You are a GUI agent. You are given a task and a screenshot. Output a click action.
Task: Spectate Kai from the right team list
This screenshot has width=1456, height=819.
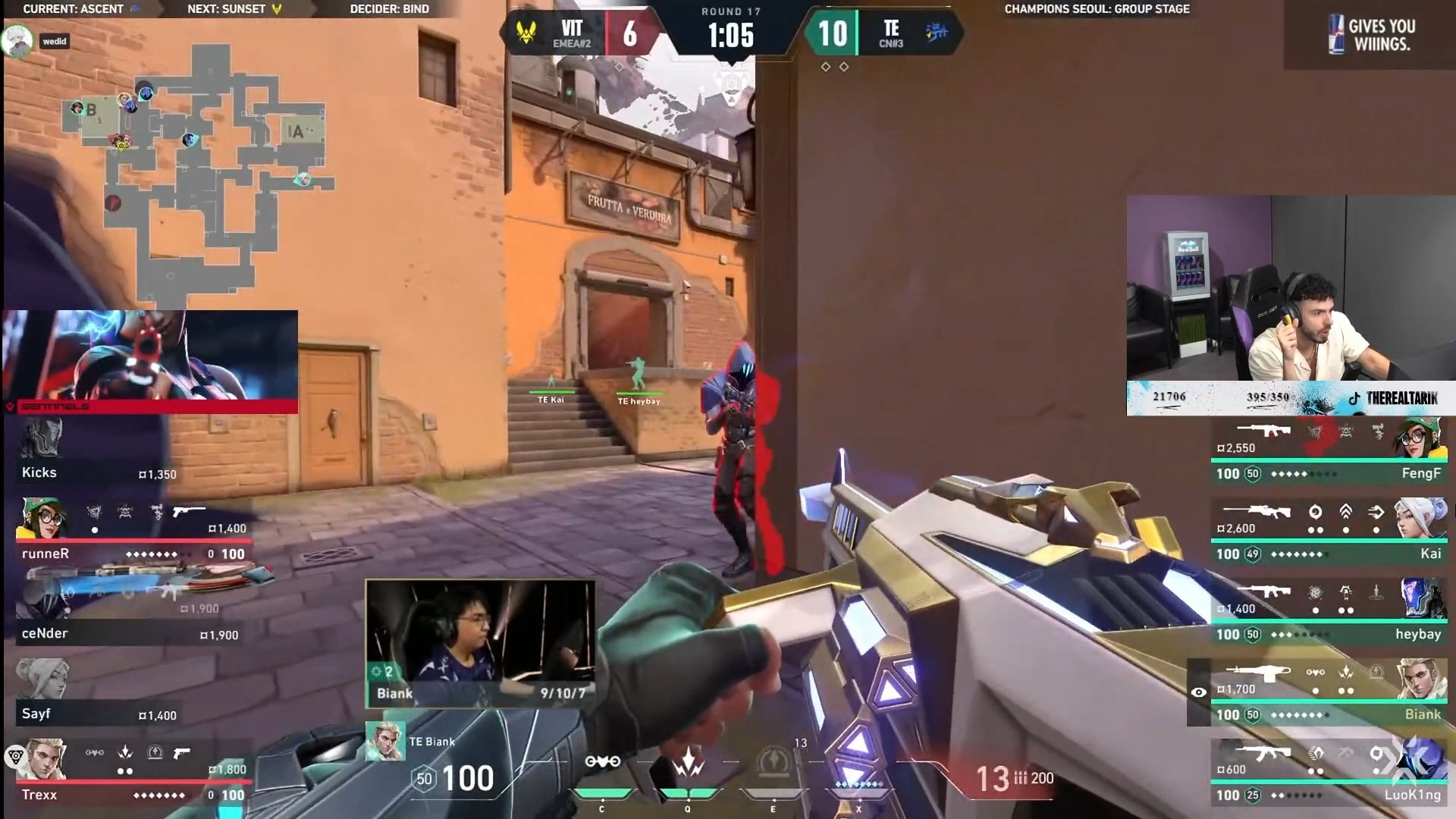point(1329,536)
